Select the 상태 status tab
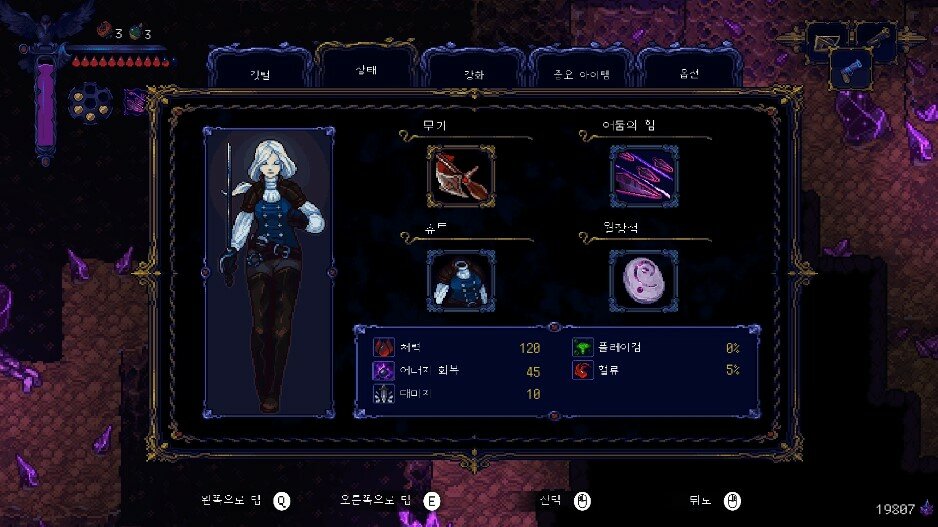This screenshot has width=938, height=527. click(x=365, y=72)
